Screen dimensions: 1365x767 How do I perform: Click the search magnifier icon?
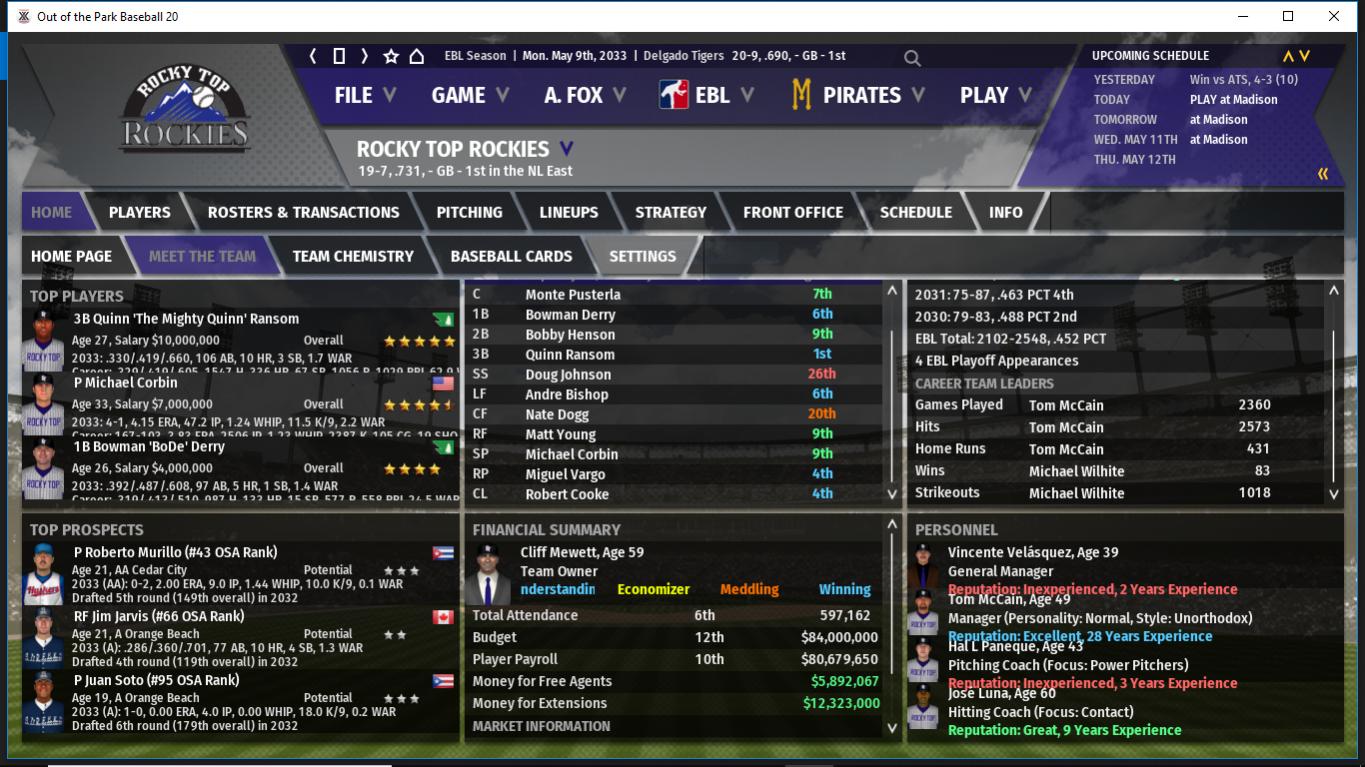pos(912,58)
